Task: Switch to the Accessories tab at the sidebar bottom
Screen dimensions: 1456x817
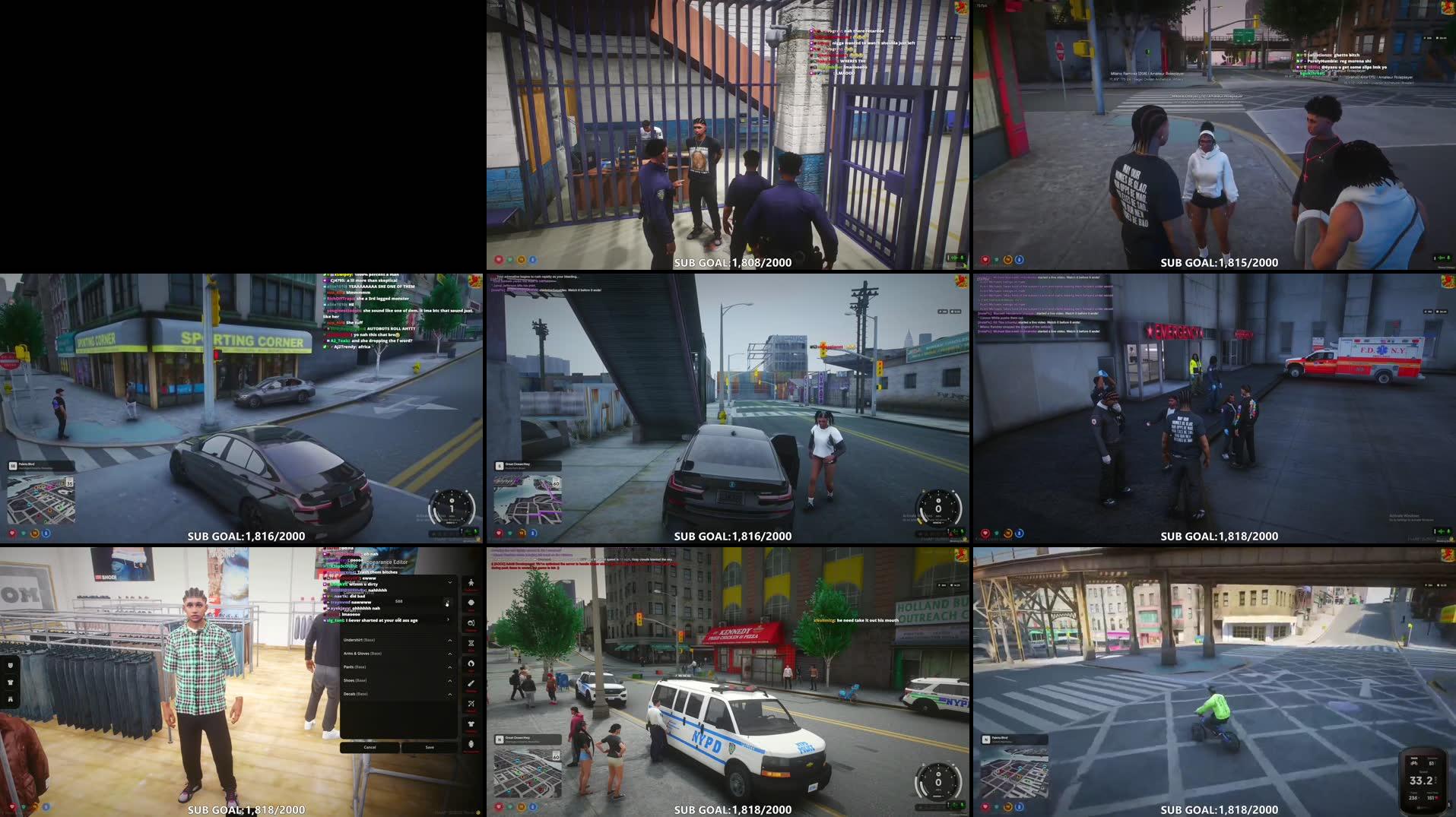Action: (x=471, y=743)
